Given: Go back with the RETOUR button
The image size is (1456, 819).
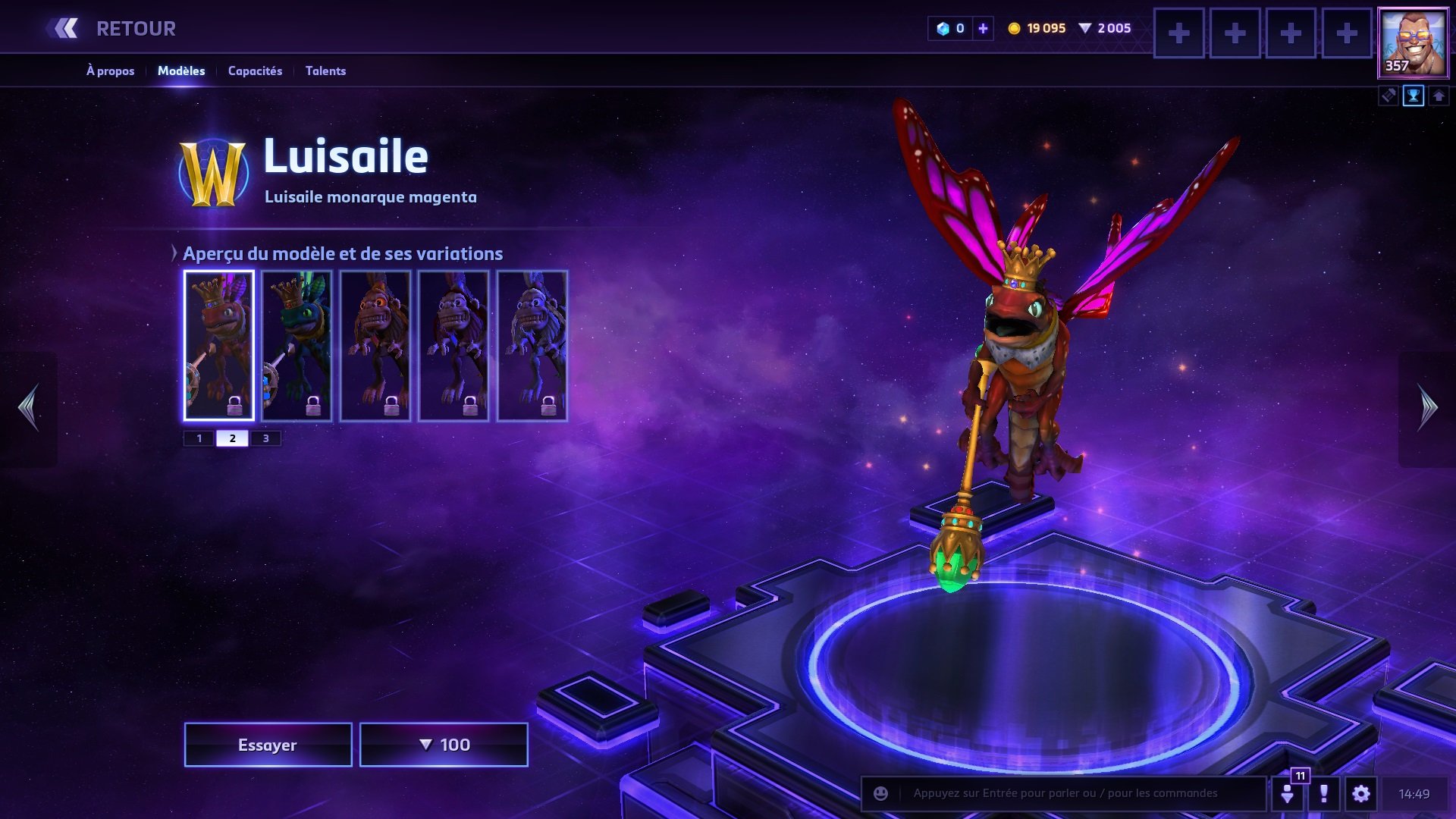Looking at the screenshot, I should pos(114,29).
